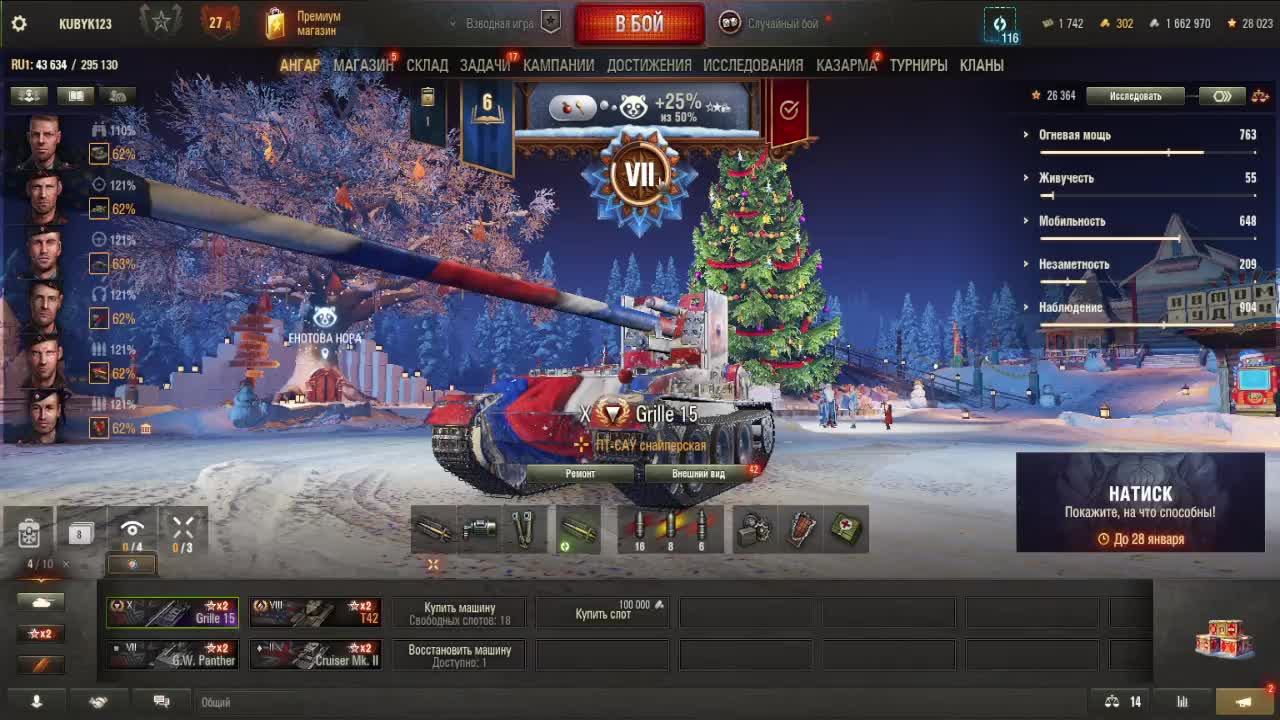Start battle with the В БОЙ button
Viewport: 1280px width, 720px height.
(x=639, y=24)
